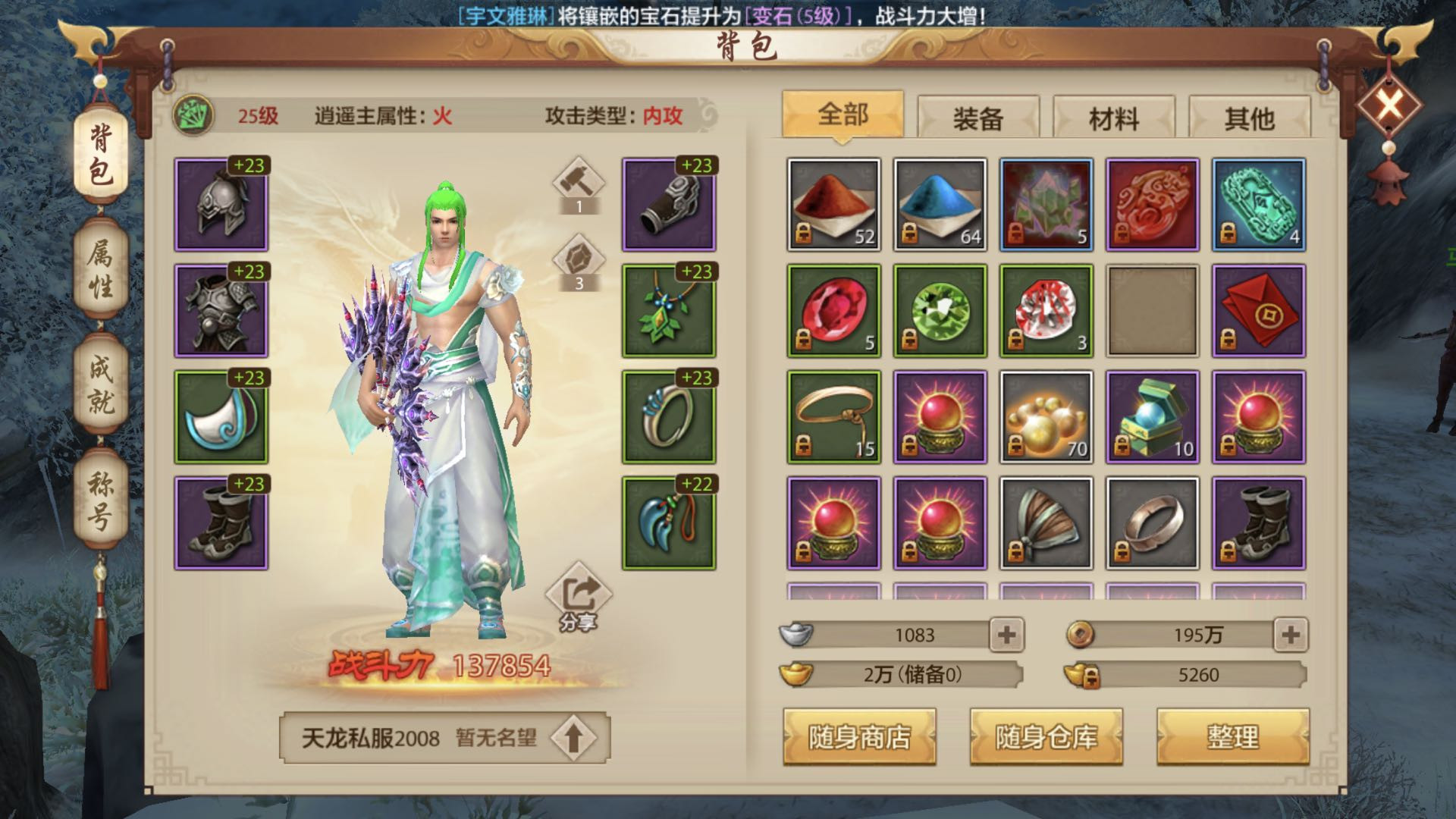Switch to the 装备 equipment tab
The height and width of the screenshot is (819, 1456).
[x=977, y=118]
